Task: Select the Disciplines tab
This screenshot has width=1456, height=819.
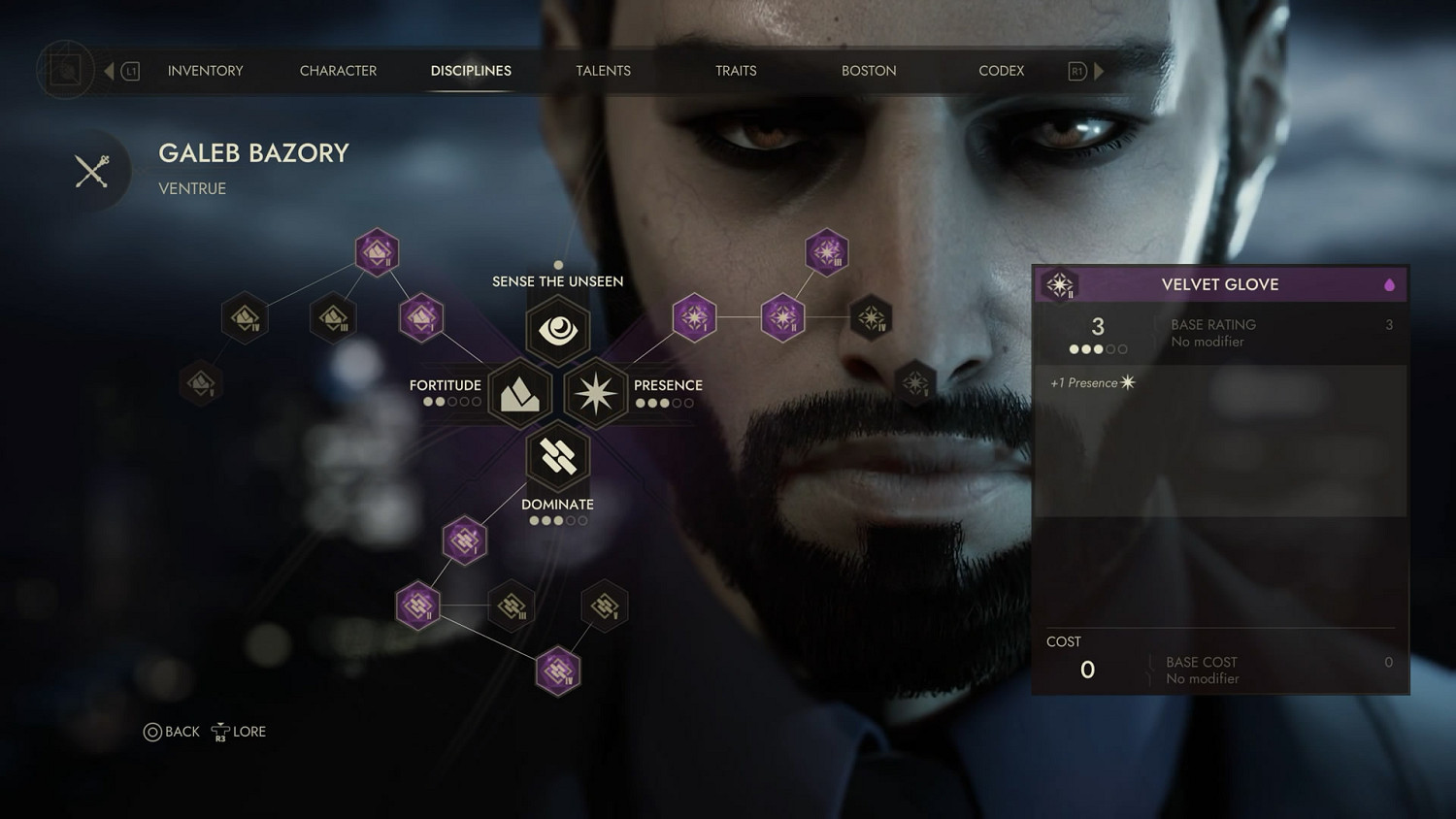Action: point(471,71)
